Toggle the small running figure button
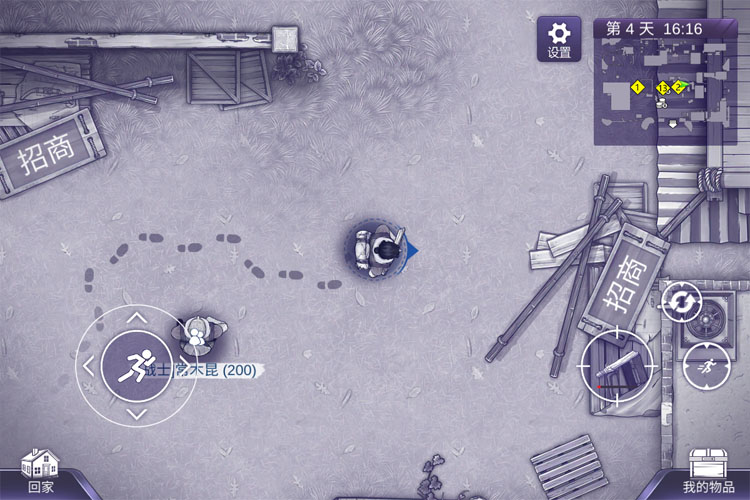This screenshot has width=750, height=500. pyautogui.click(x=706, y=366)
